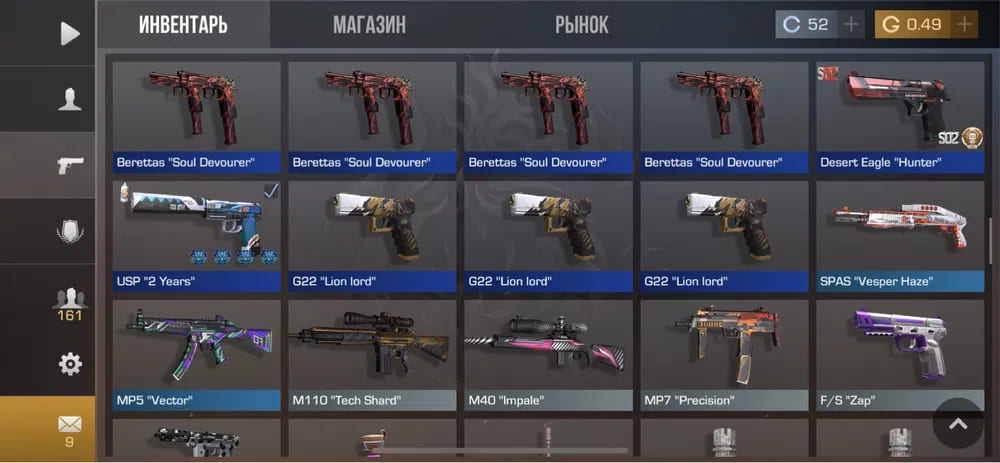Open the shield badge section
The width and height of the screenshot is (1000, 463).
coord(69,231)
